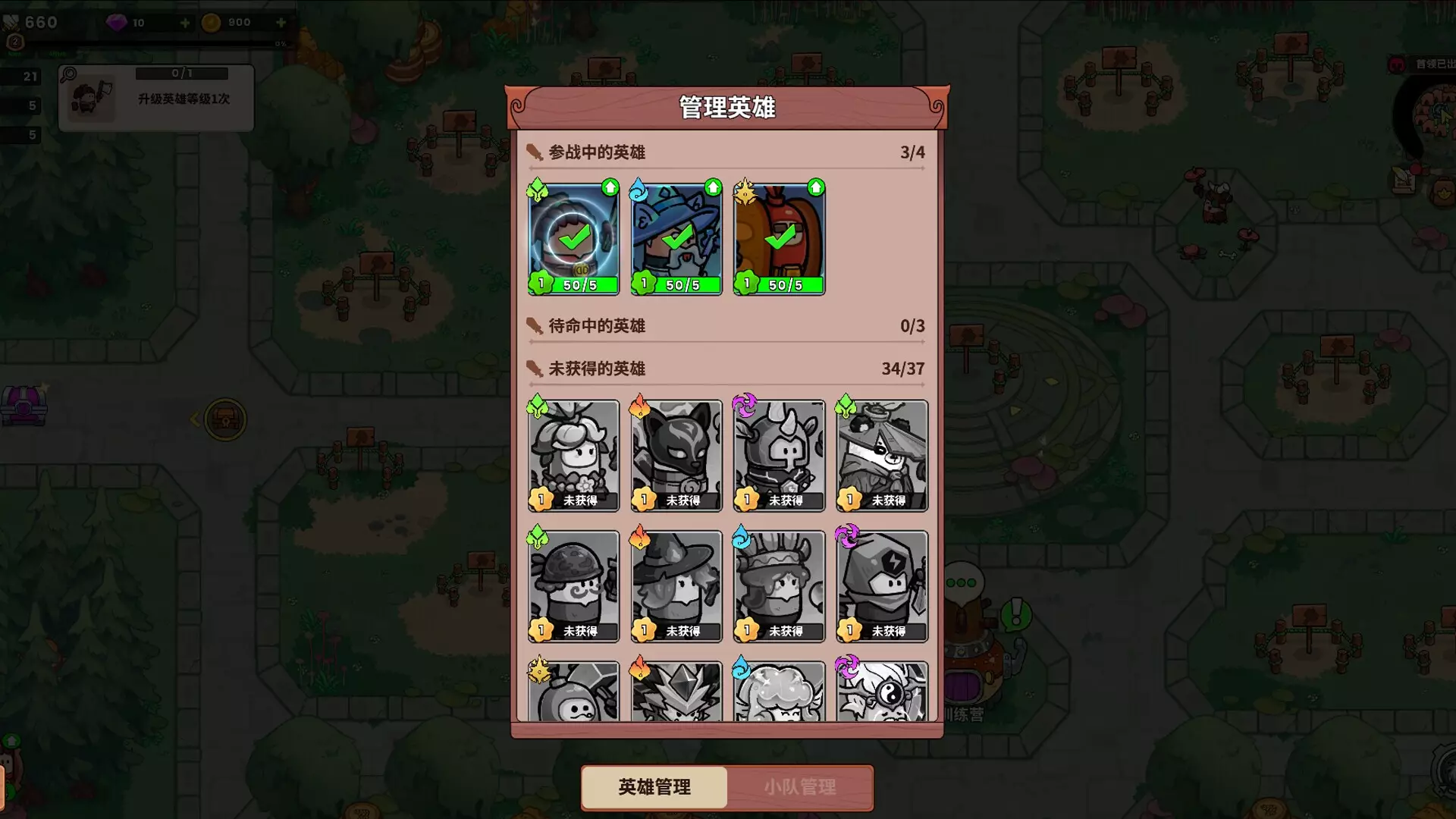
Task: Click the sword icon next to 参战中的英雄 header
Action: click(535, 152)
